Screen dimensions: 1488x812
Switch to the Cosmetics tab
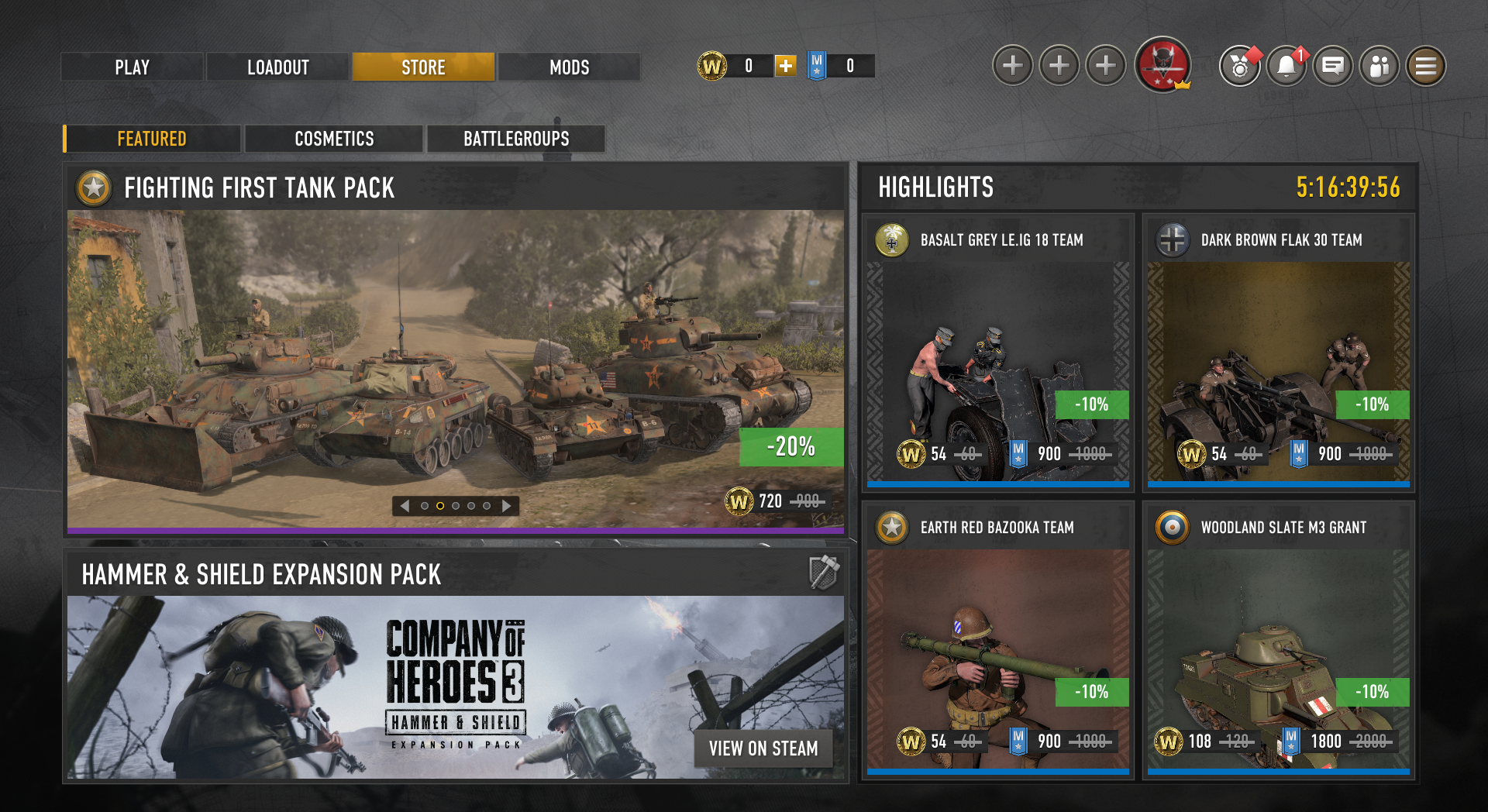[x=334, y=139]
